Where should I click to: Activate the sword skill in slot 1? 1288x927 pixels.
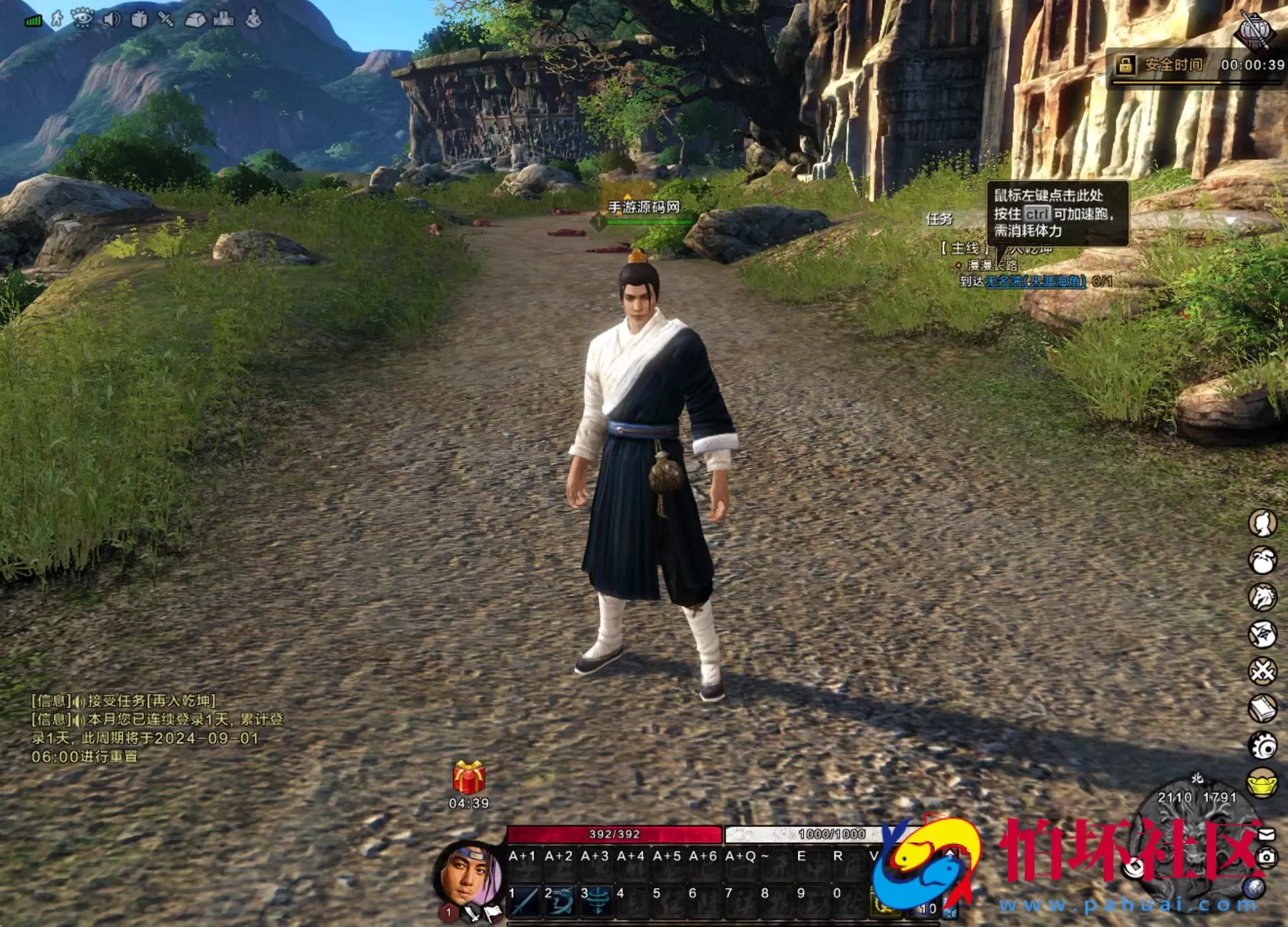point(524,900)
